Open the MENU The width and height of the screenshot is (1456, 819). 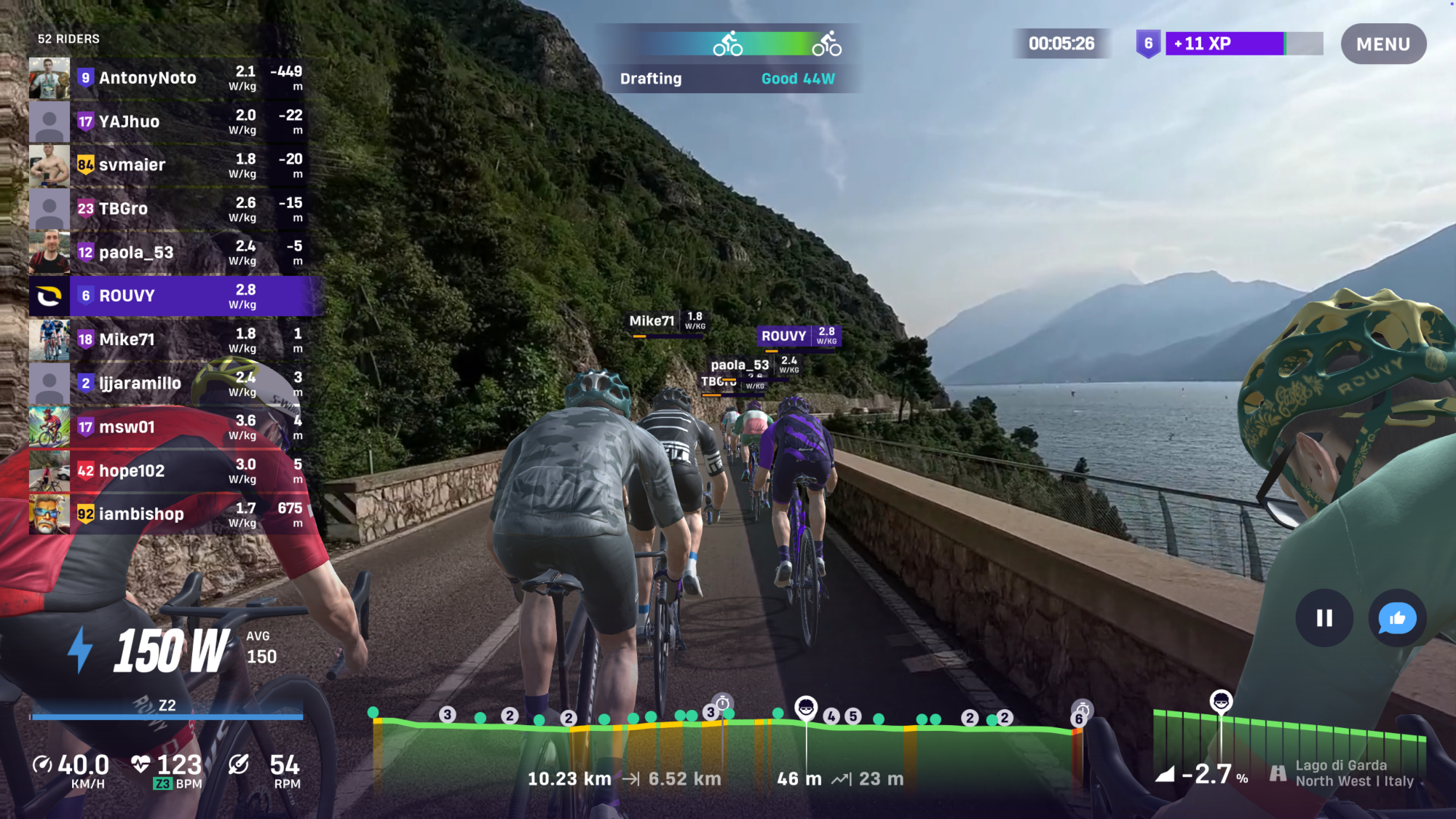pos(1382,44)
